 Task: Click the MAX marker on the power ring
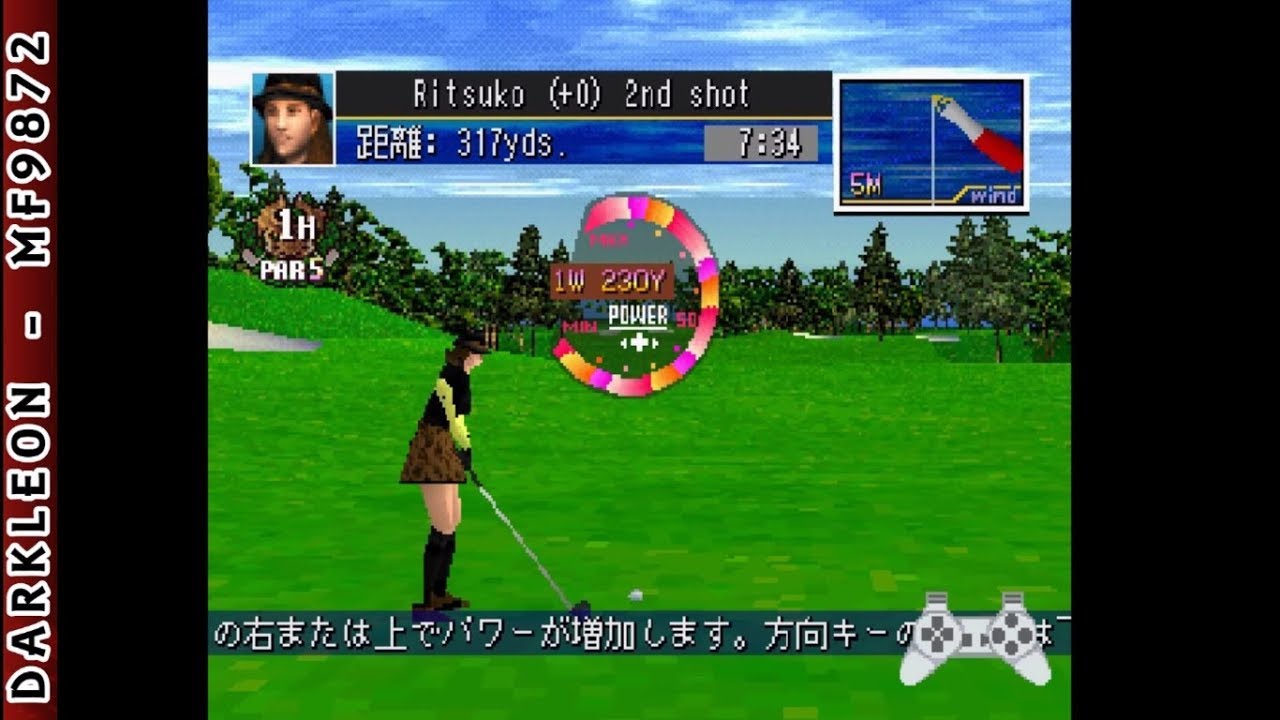(608, 239)
